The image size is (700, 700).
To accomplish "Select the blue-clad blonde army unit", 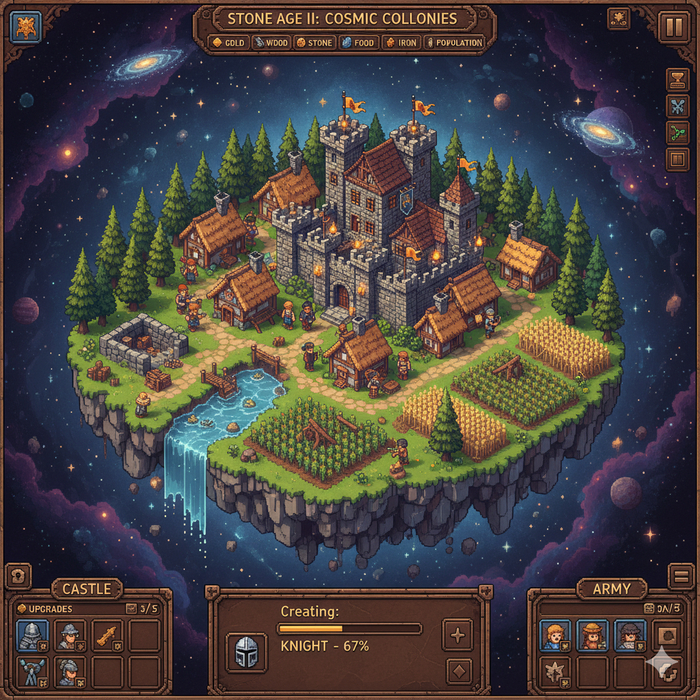I will (x=555, y=635).
